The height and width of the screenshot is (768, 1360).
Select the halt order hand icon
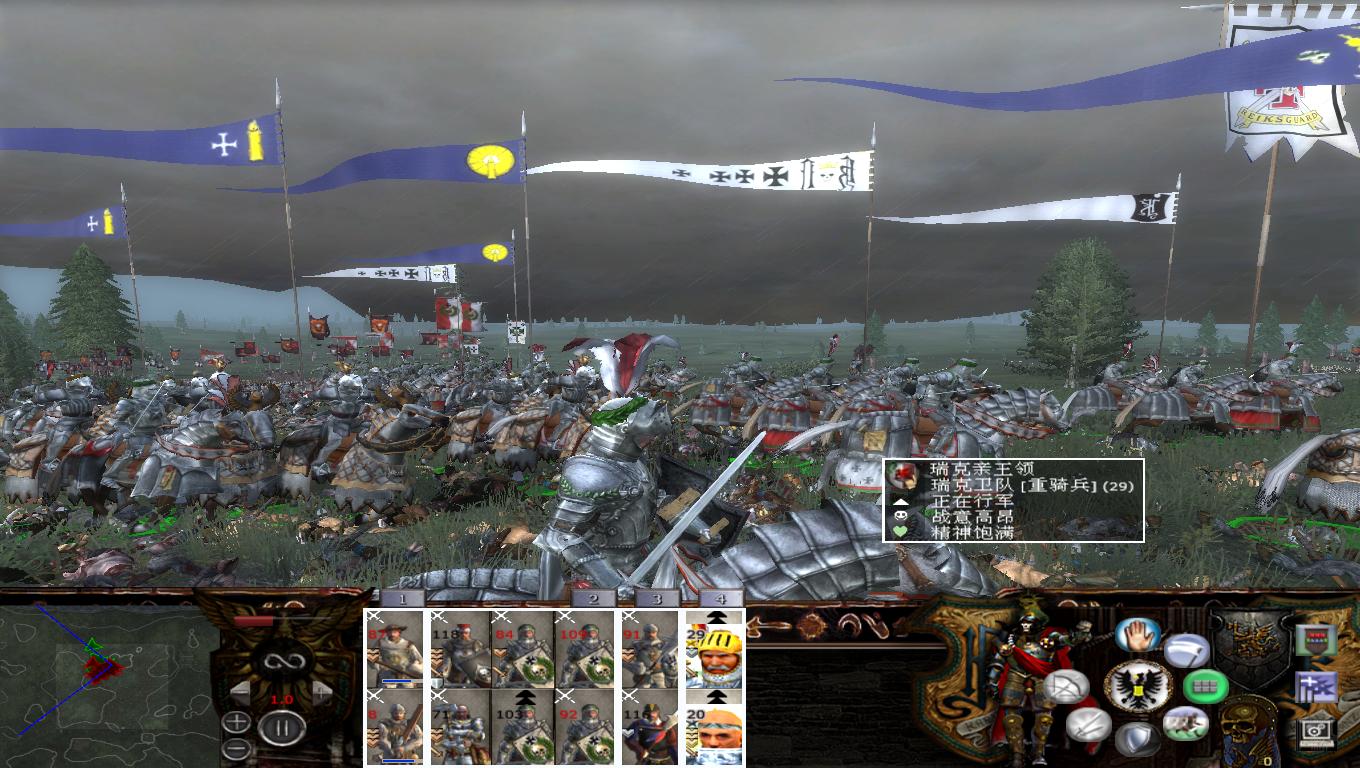(x=1136, y=634)
